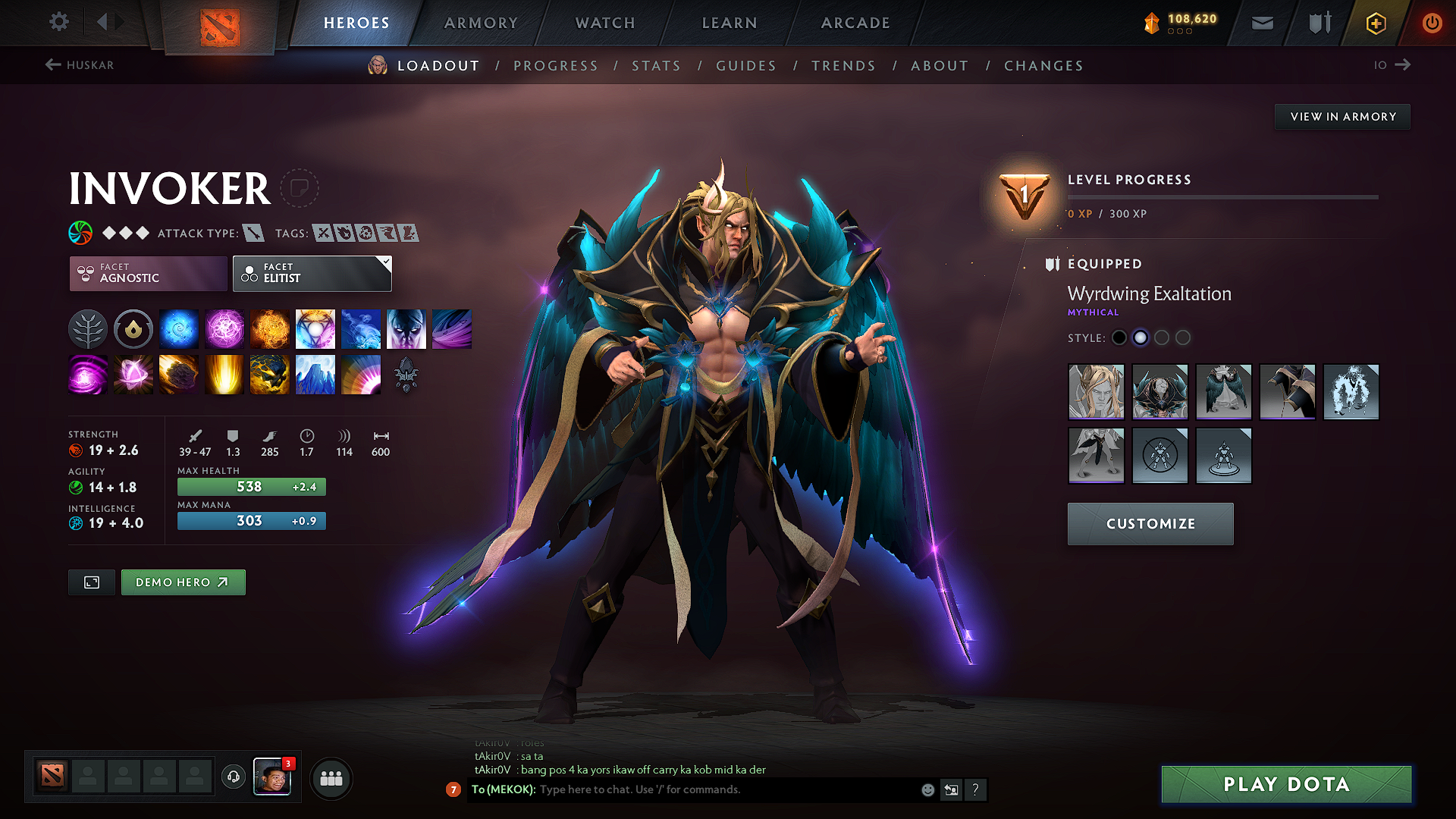Open the settings gear icon
The width and height of the screenshot is (1456, 819).
(x=58, y=22)
